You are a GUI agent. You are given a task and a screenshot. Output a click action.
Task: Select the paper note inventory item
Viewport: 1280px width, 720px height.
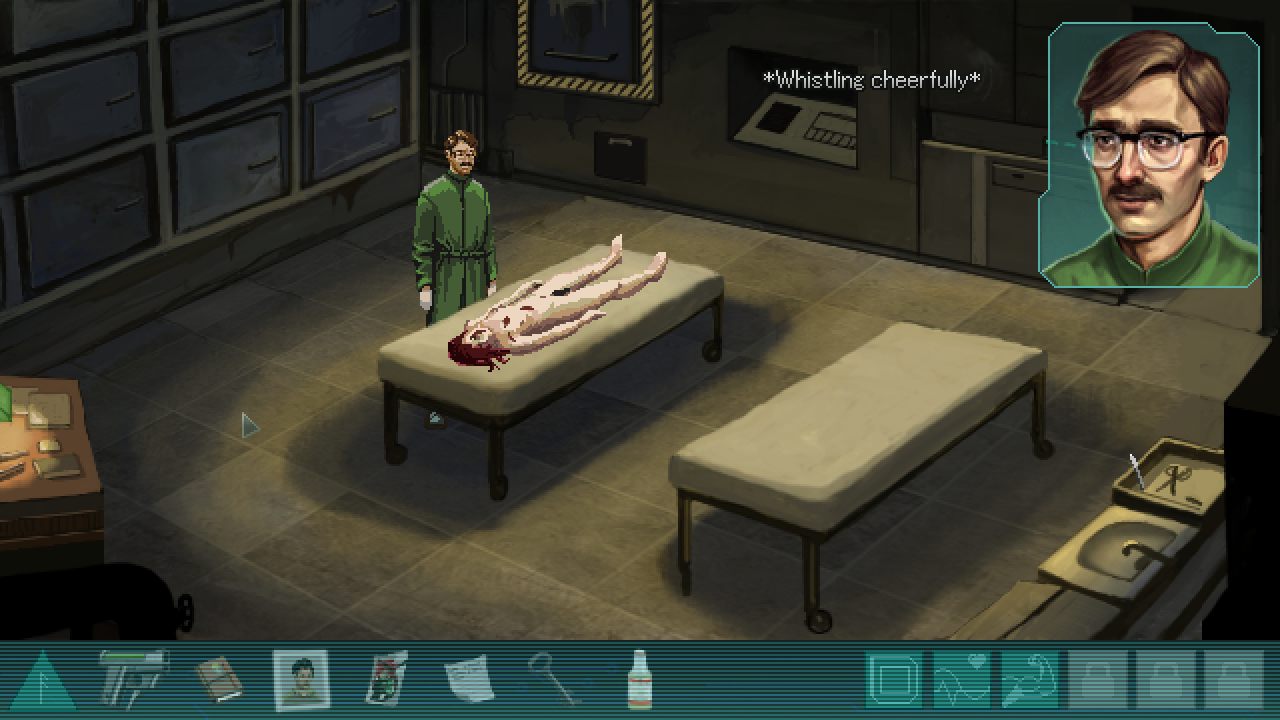pyautogui.click(x=468, y=680)
